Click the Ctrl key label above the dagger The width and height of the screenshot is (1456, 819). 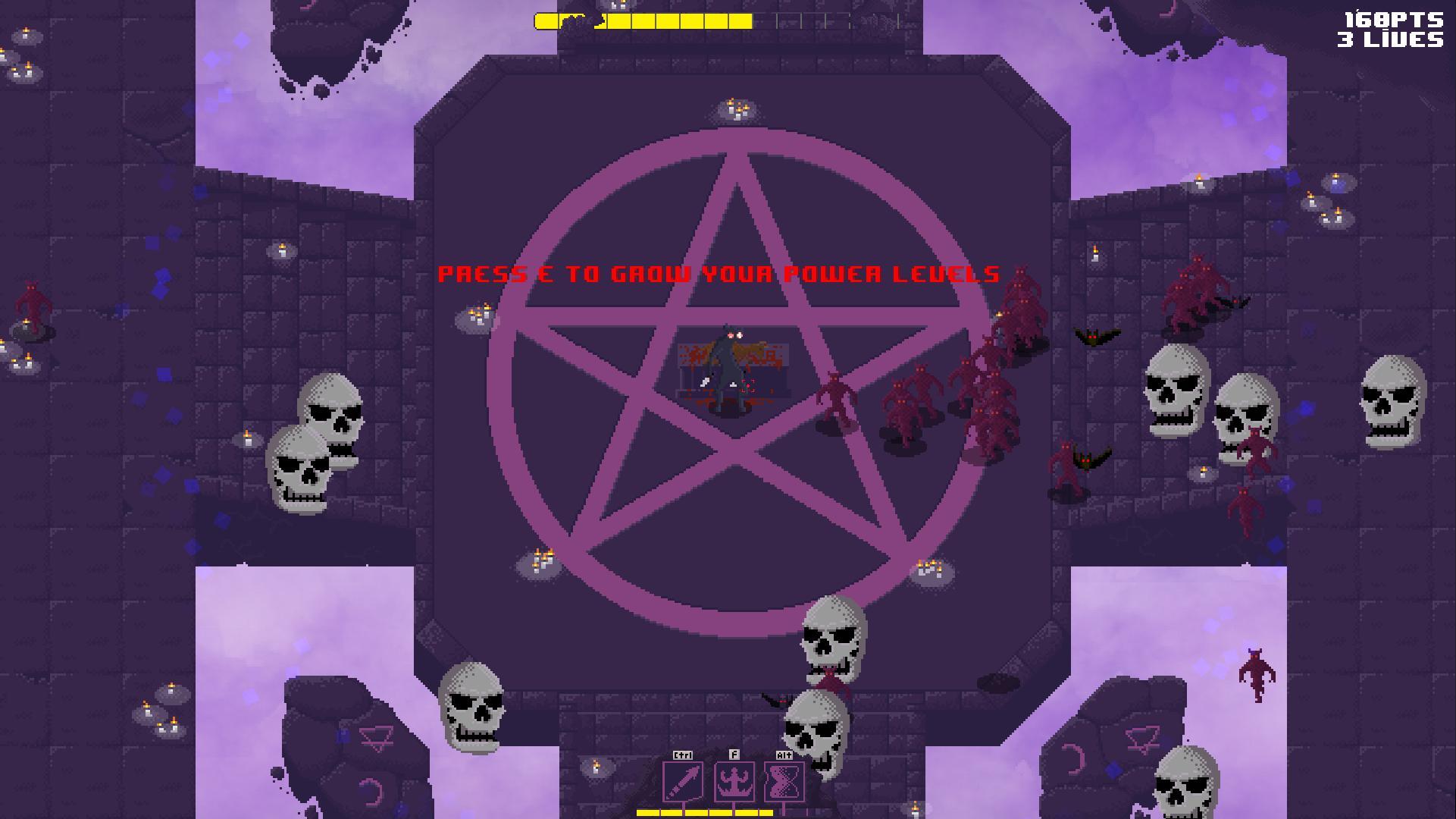coord(681,755)
